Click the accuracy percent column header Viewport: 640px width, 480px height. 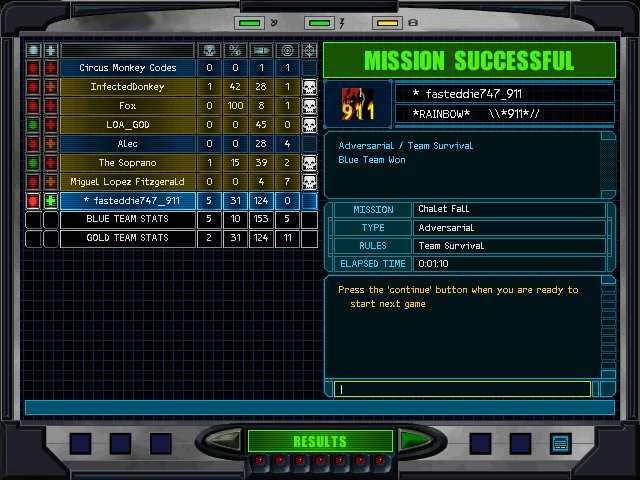[x=235, y=50]
